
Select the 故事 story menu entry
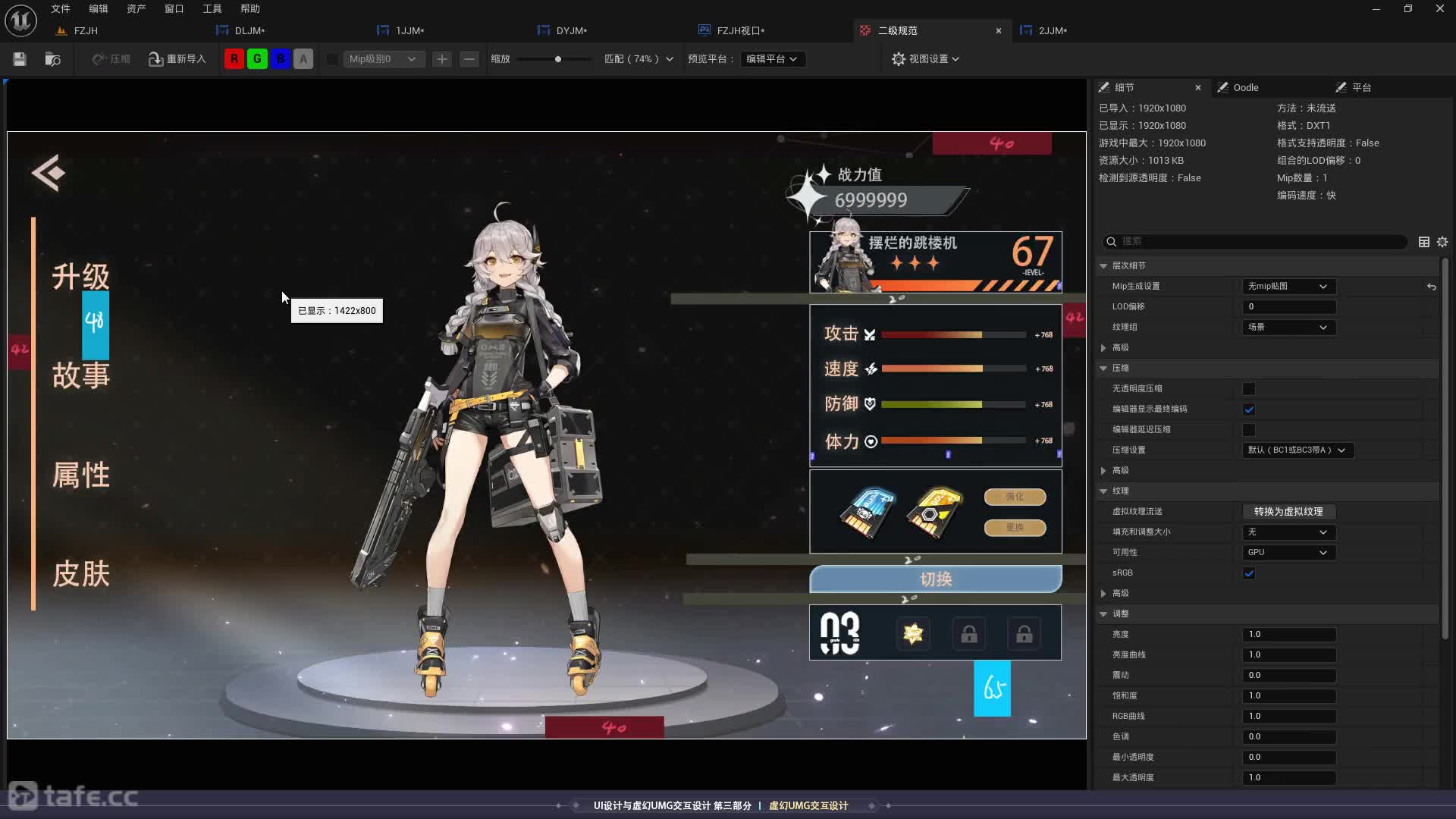pyautogui.click(x=80, y=375)
